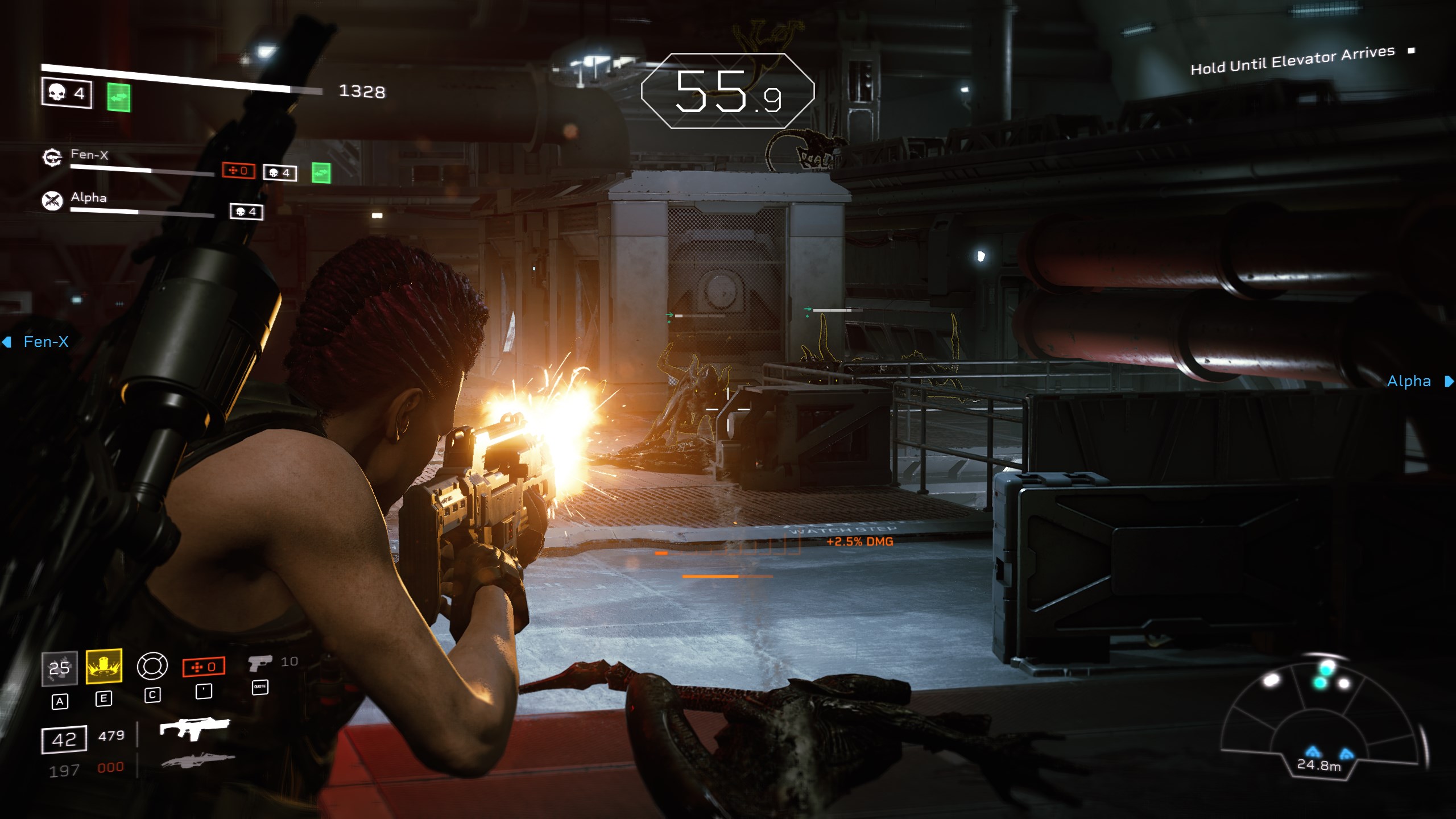The height and width of the screenshot is (819, 1456).
Task: Select teammate Alpha in the squad list
Action: (x=88, y=197)
